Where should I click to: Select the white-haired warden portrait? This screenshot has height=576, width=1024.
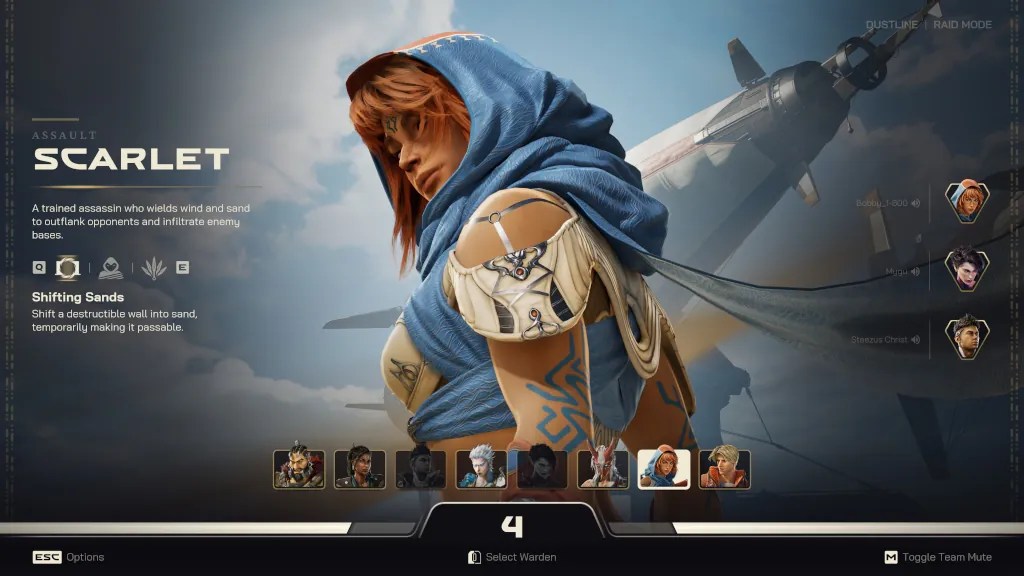[482, 468]
